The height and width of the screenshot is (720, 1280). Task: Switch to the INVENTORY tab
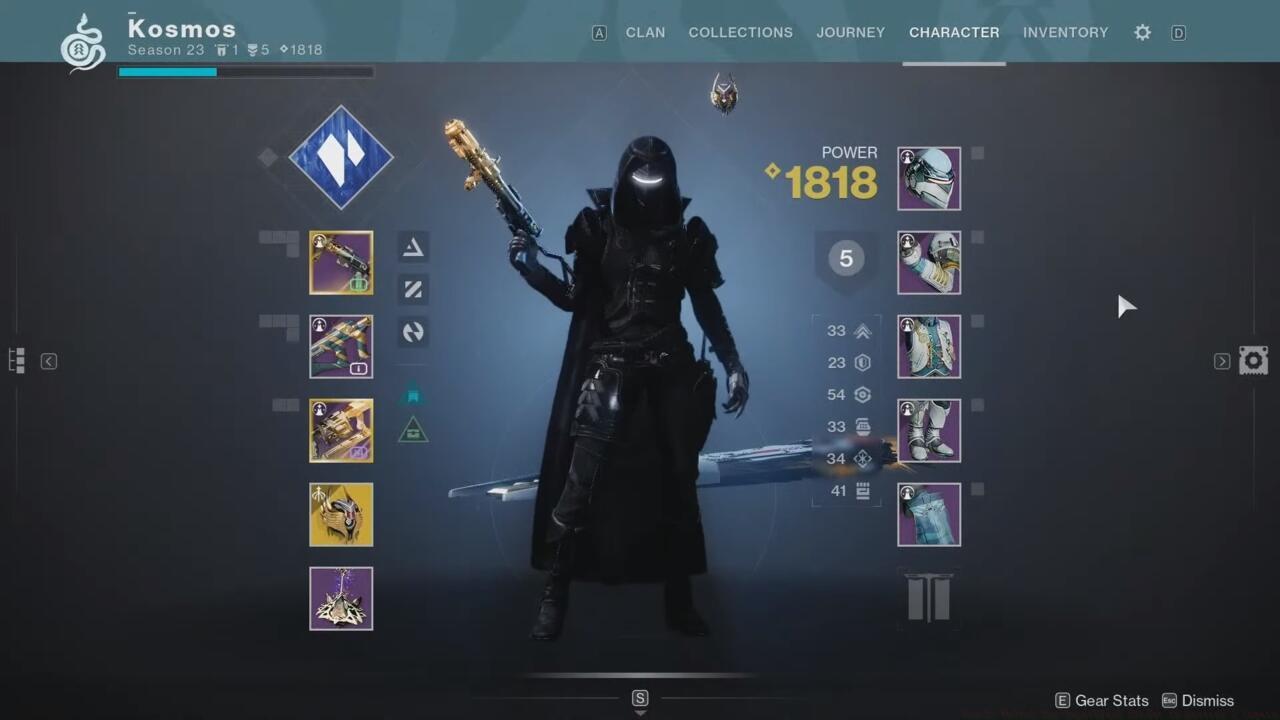(x=1065, y=32)
